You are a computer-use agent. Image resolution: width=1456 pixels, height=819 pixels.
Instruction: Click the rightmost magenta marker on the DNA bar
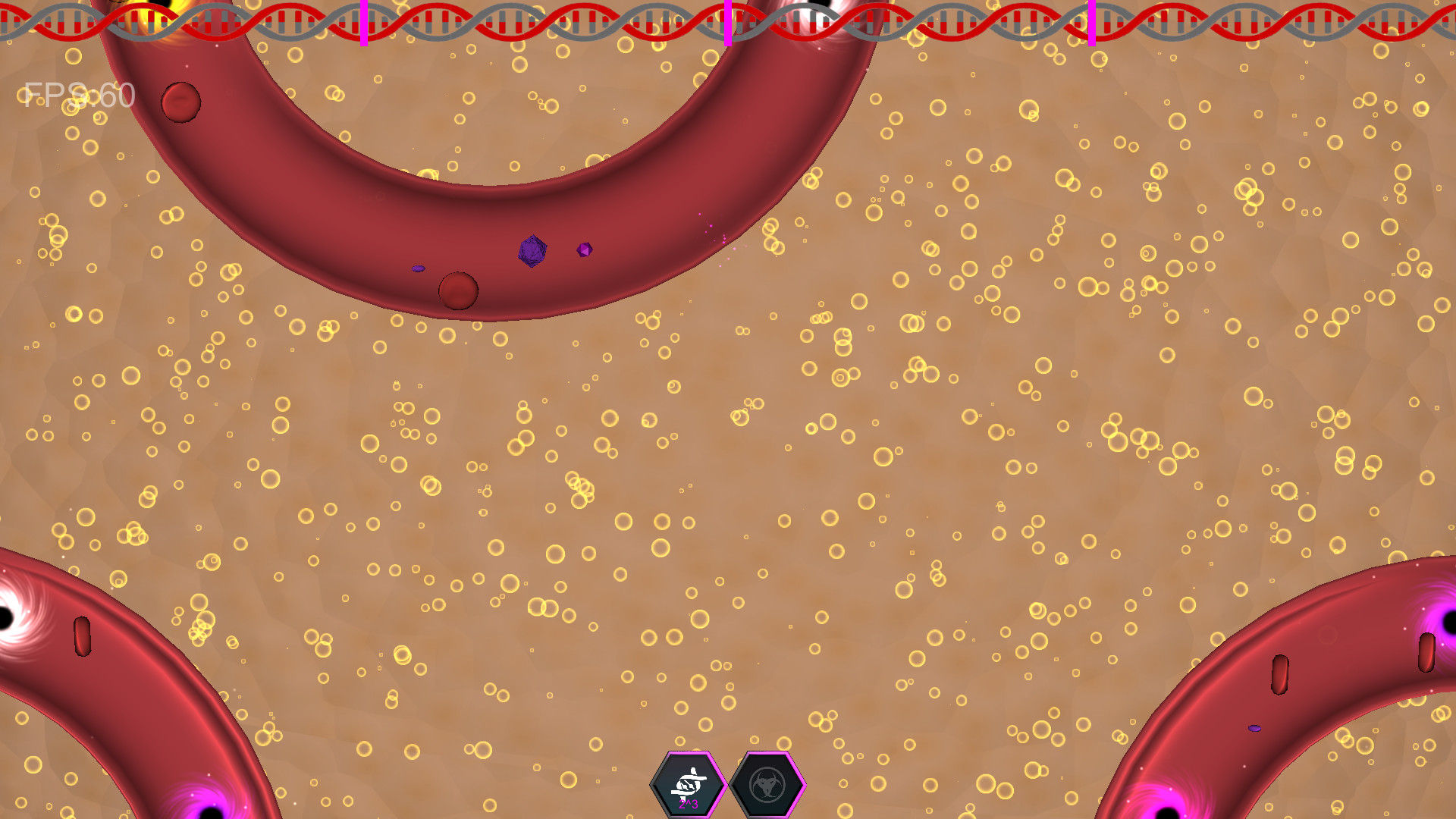click(1092, 23)
